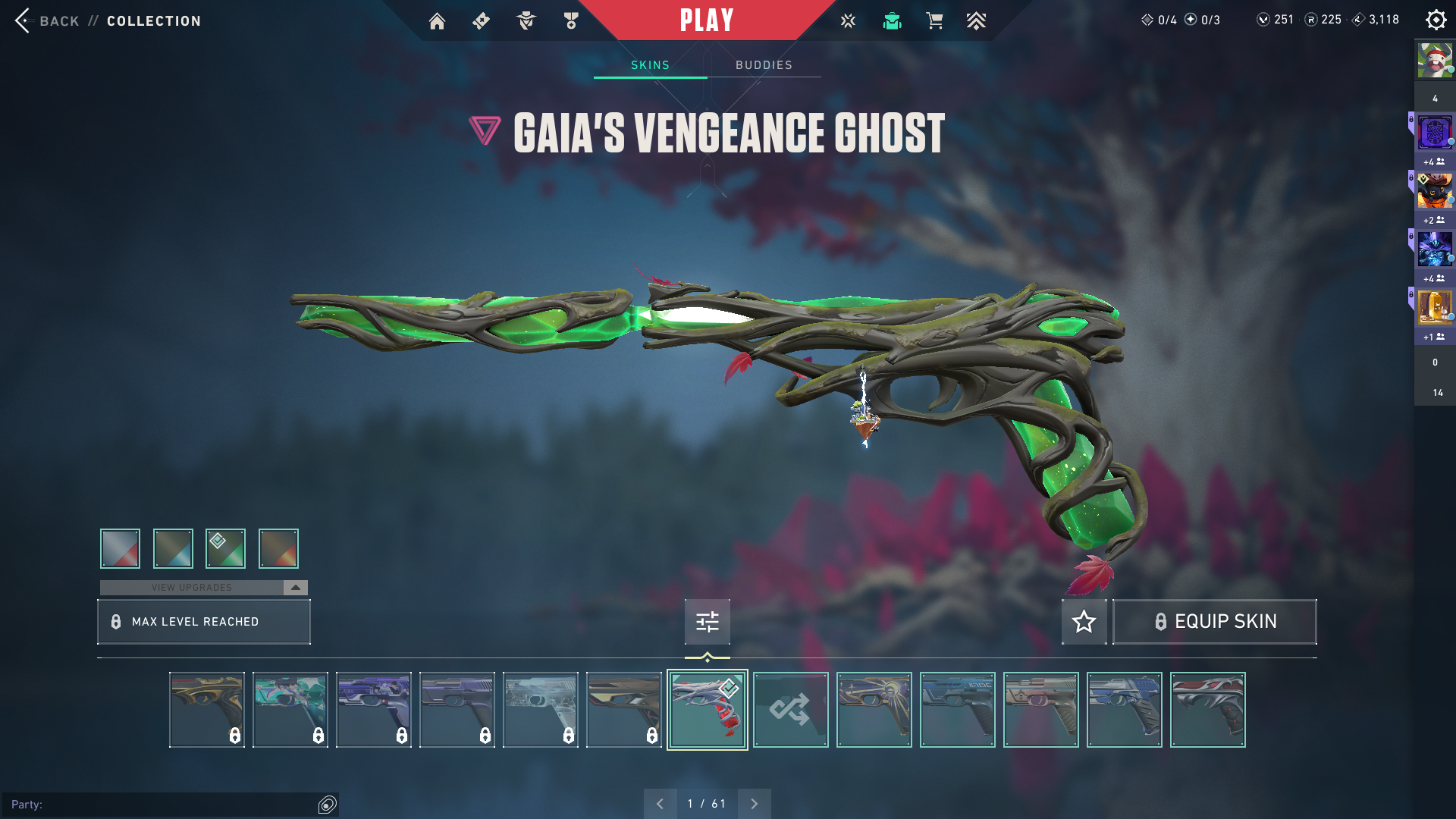Select the random shuffle skin tile
This screenshot has height=819, width=1456.
tap(790, 710)
